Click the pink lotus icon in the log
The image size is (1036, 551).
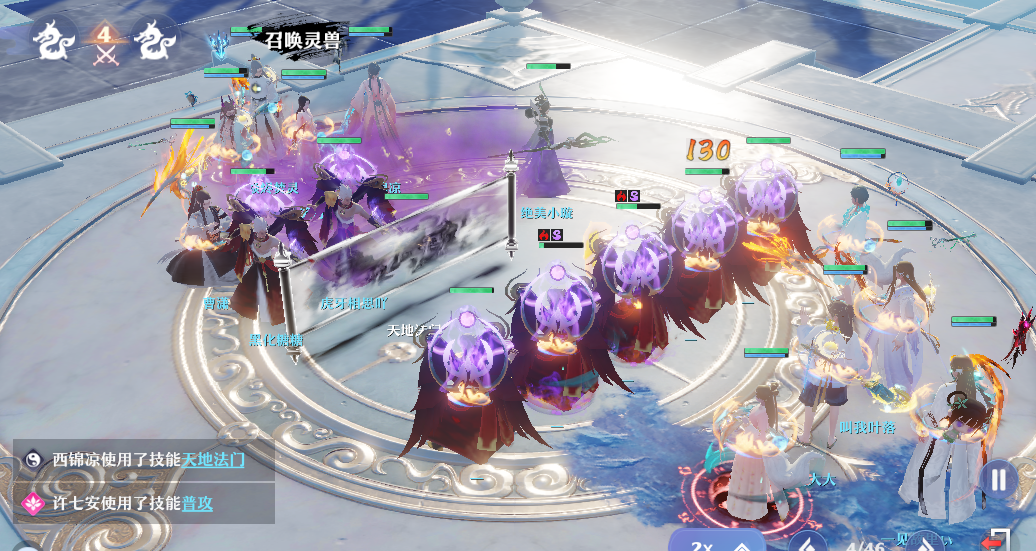32,504
